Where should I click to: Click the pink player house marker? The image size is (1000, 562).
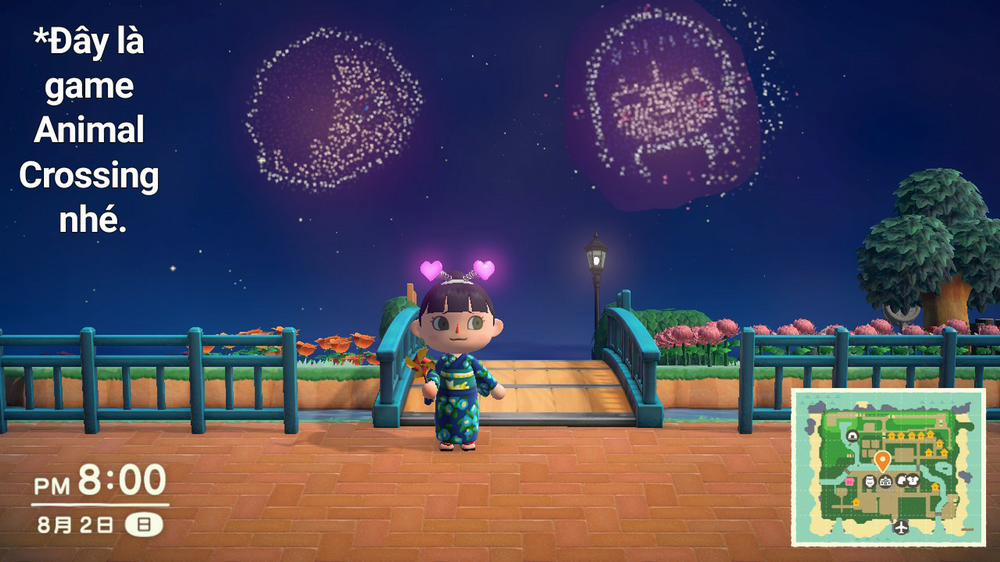click(851, 482)
